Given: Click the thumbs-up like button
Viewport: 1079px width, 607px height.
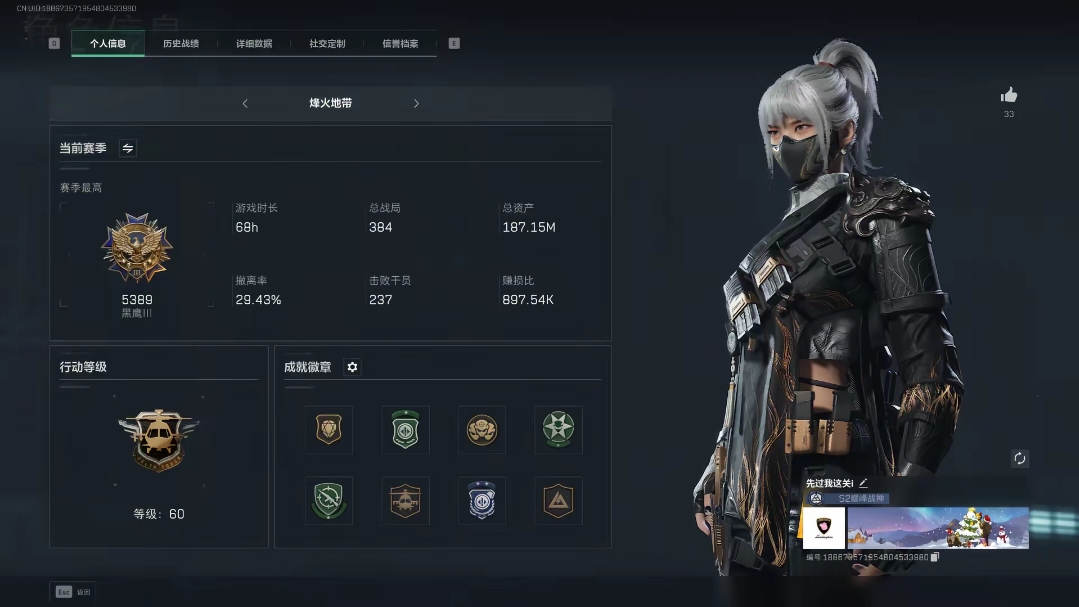Looking at the screenshot, I should click(x=1009, y=95).
